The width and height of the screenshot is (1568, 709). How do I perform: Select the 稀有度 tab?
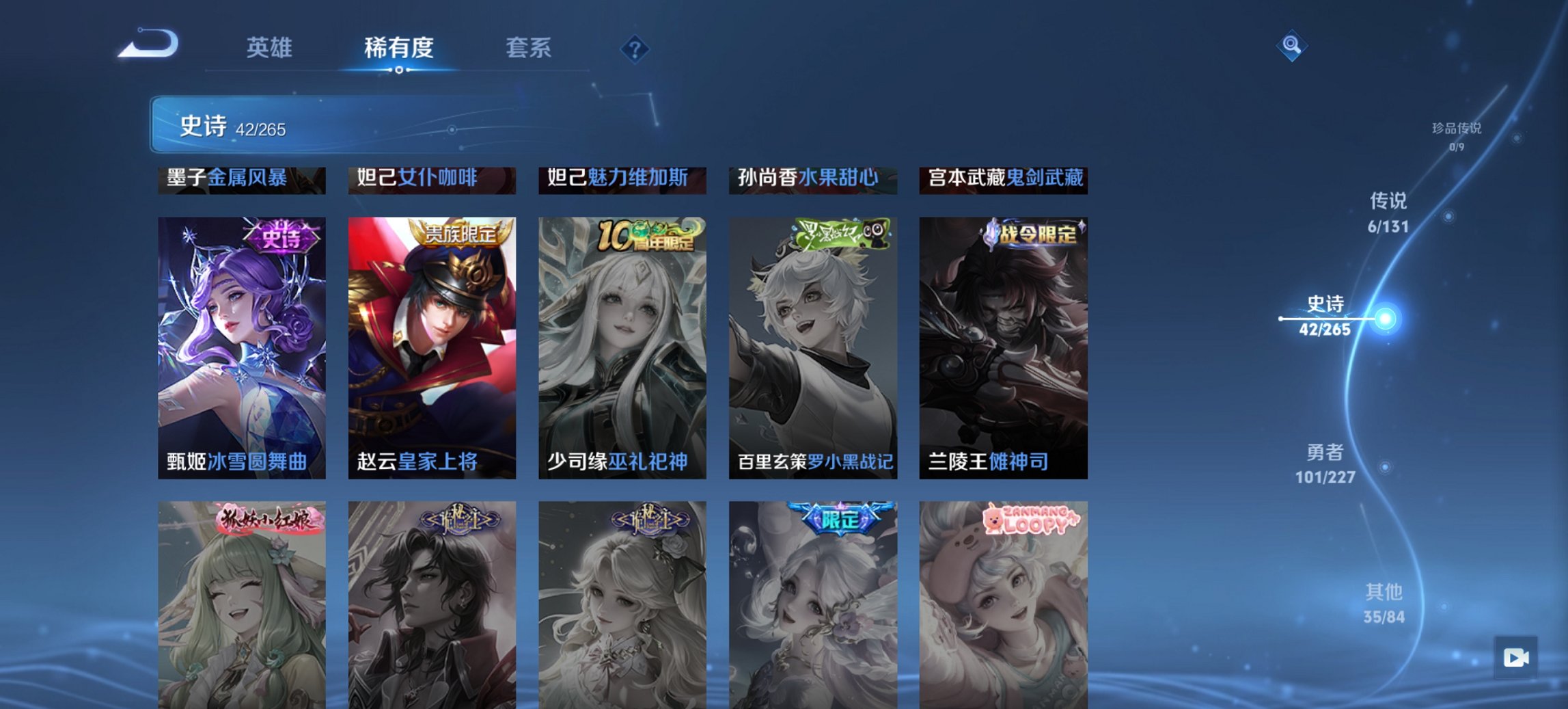click(399, 48)
